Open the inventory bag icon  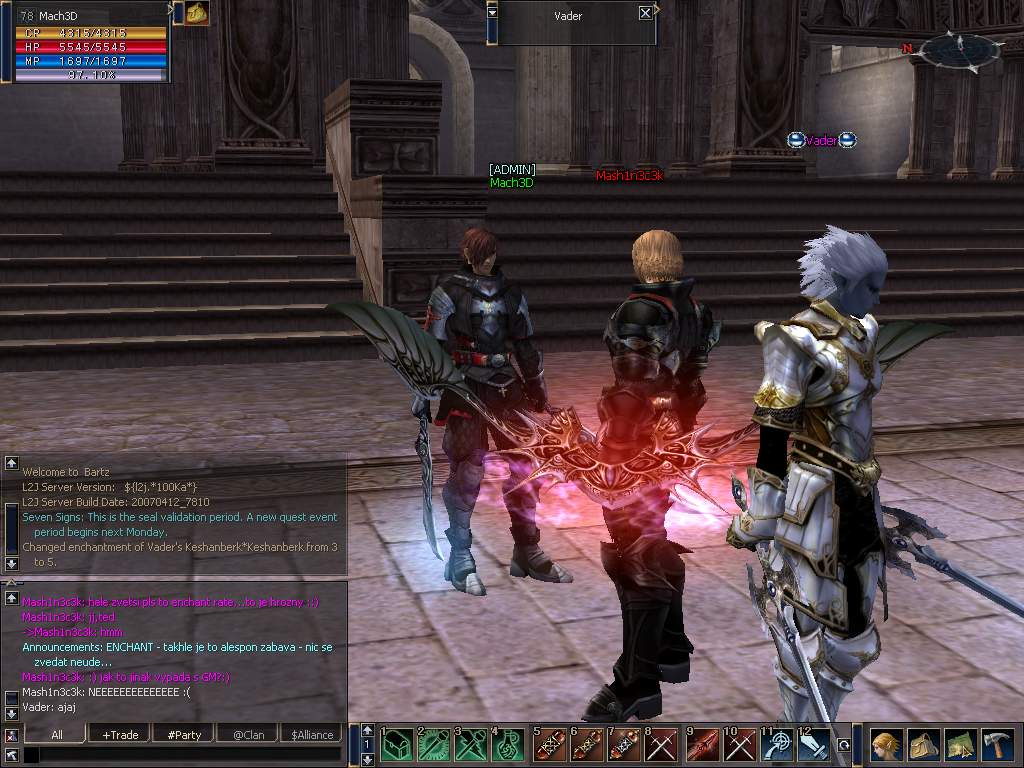[923, 745]
